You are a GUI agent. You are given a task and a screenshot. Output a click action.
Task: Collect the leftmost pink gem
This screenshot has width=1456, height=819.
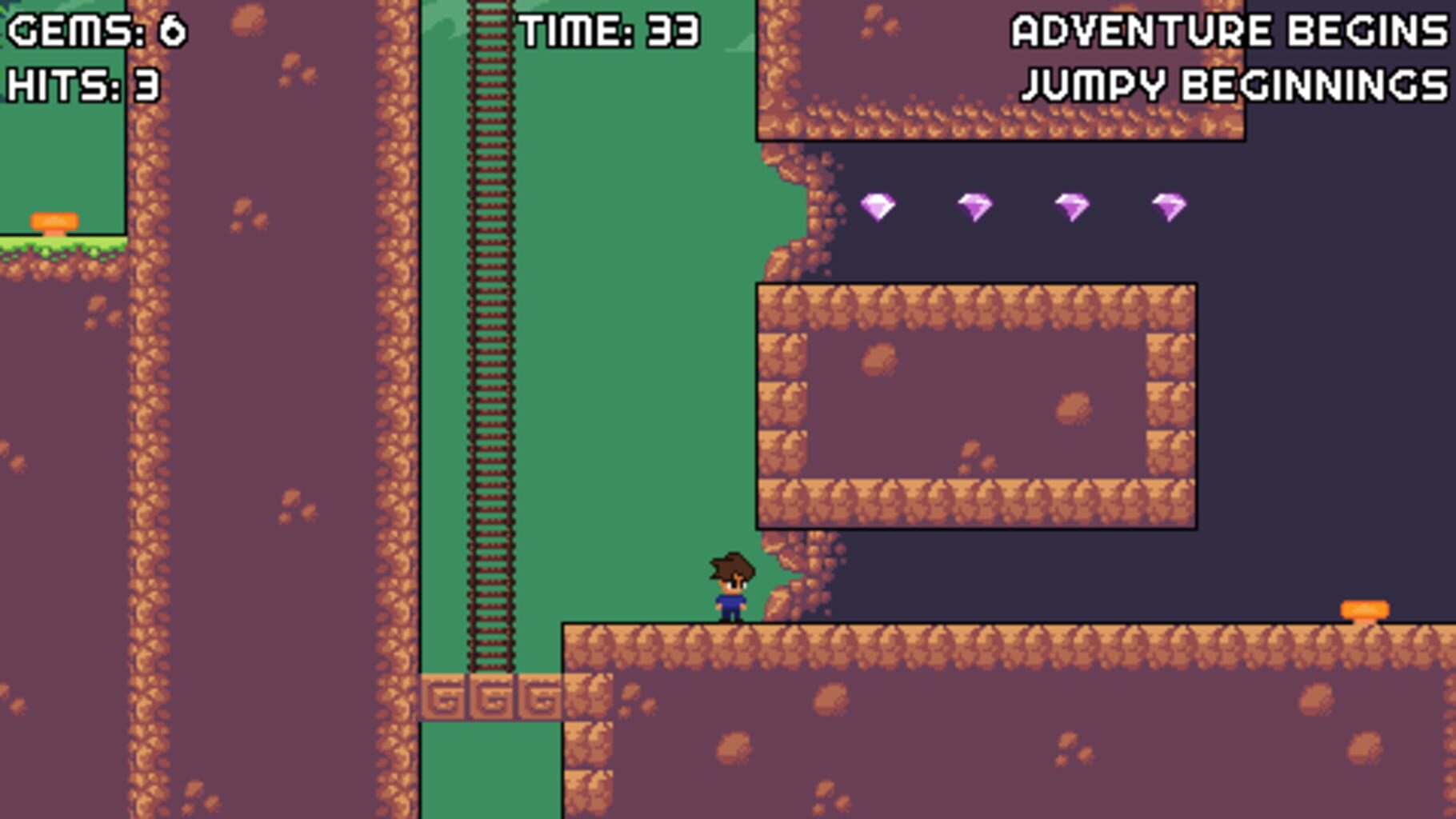(x=878, y=206)
